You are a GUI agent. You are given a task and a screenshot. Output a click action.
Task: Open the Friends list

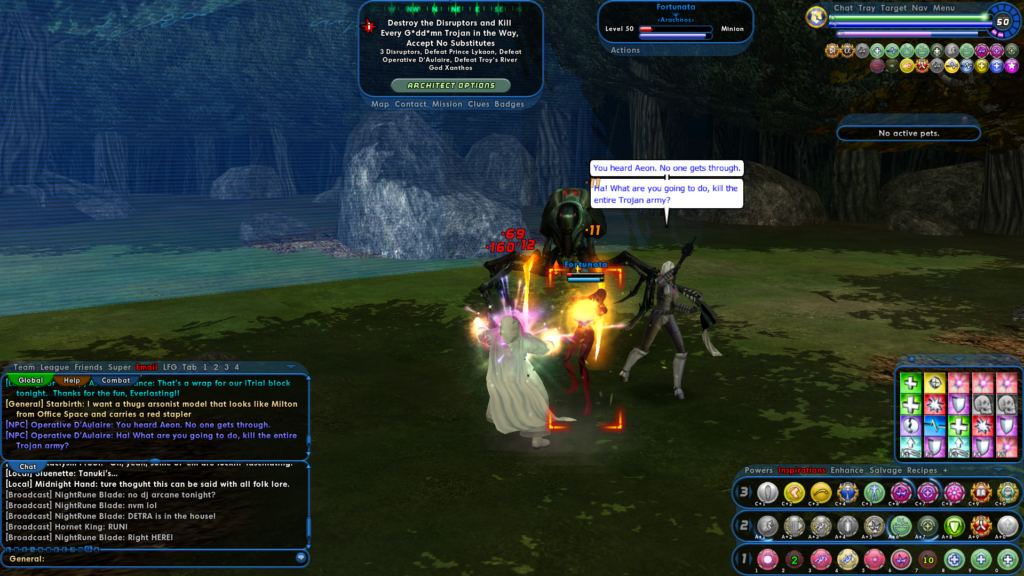pos(88,367)
